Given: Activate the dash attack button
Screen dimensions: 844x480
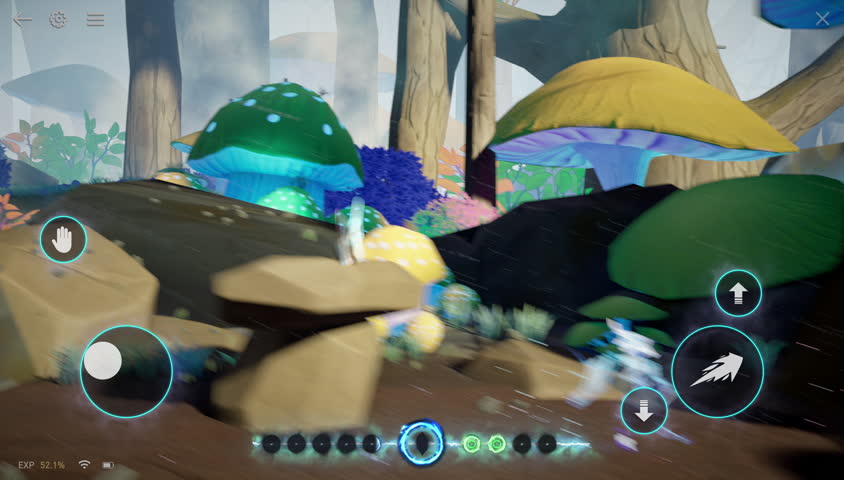Looking at the screenshot, I should pyautogui.click(x=717, y=372).
